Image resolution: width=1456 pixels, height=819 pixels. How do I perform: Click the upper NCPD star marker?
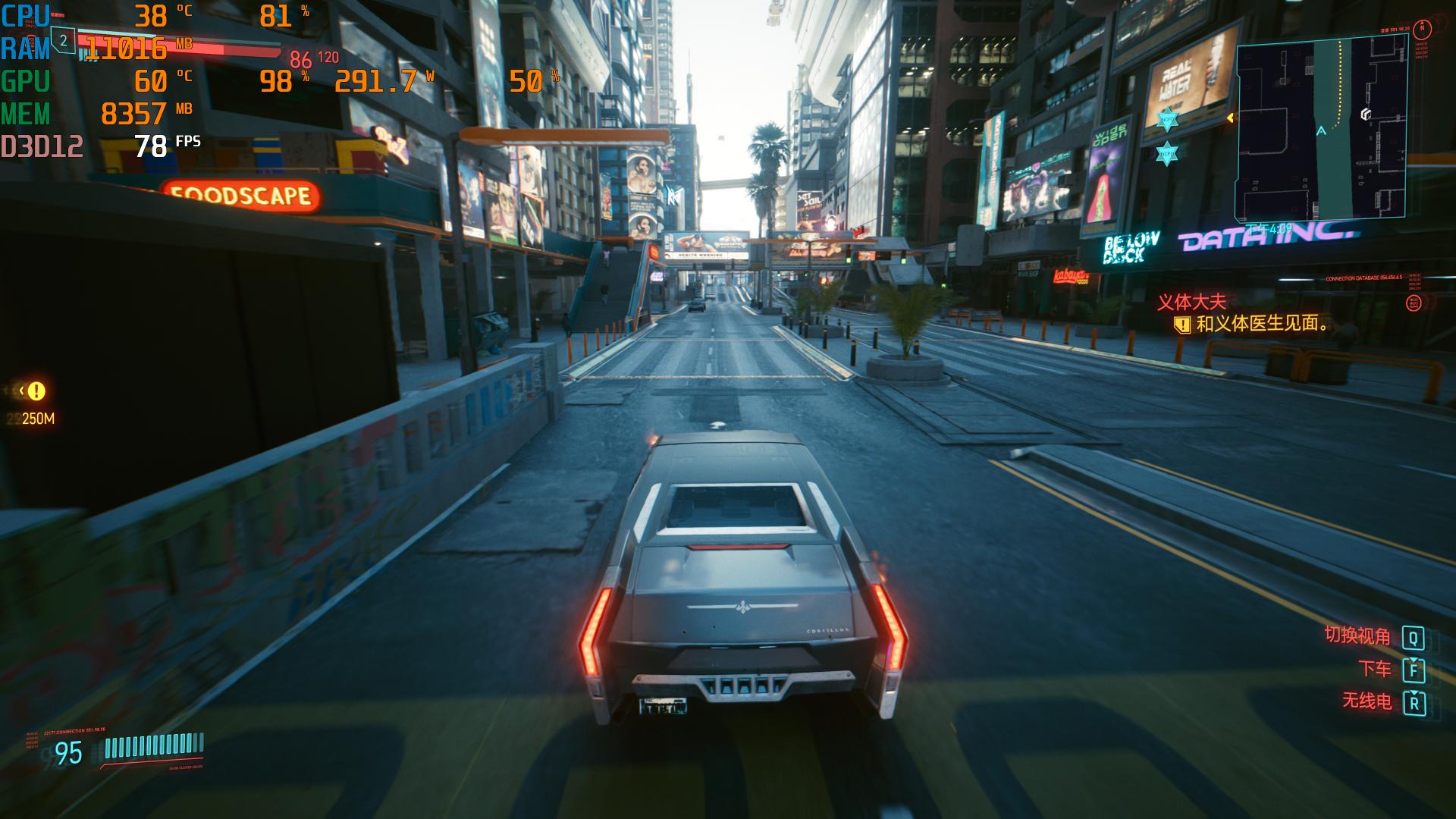coord(1167,119)
